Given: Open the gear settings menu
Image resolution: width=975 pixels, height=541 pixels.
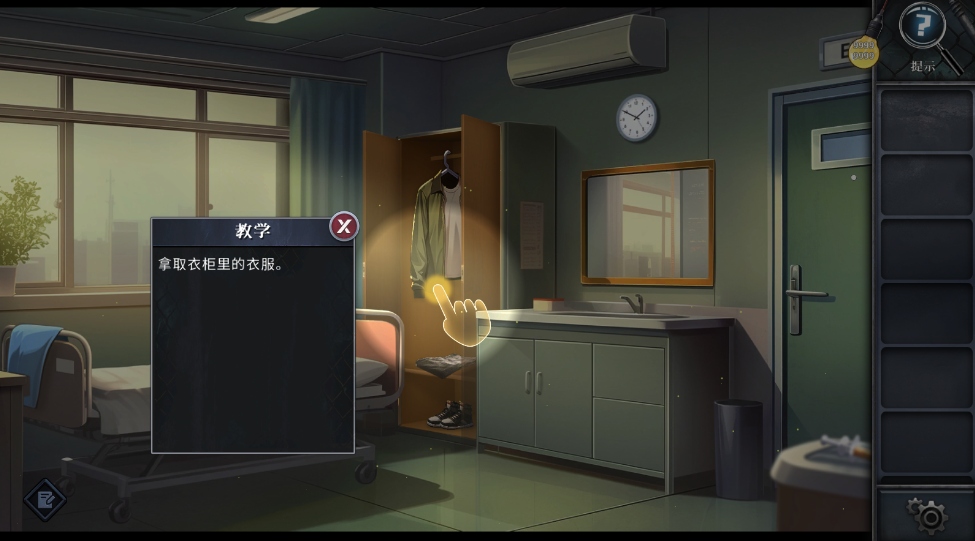Looking at the screenshot, I should (929, 515).
